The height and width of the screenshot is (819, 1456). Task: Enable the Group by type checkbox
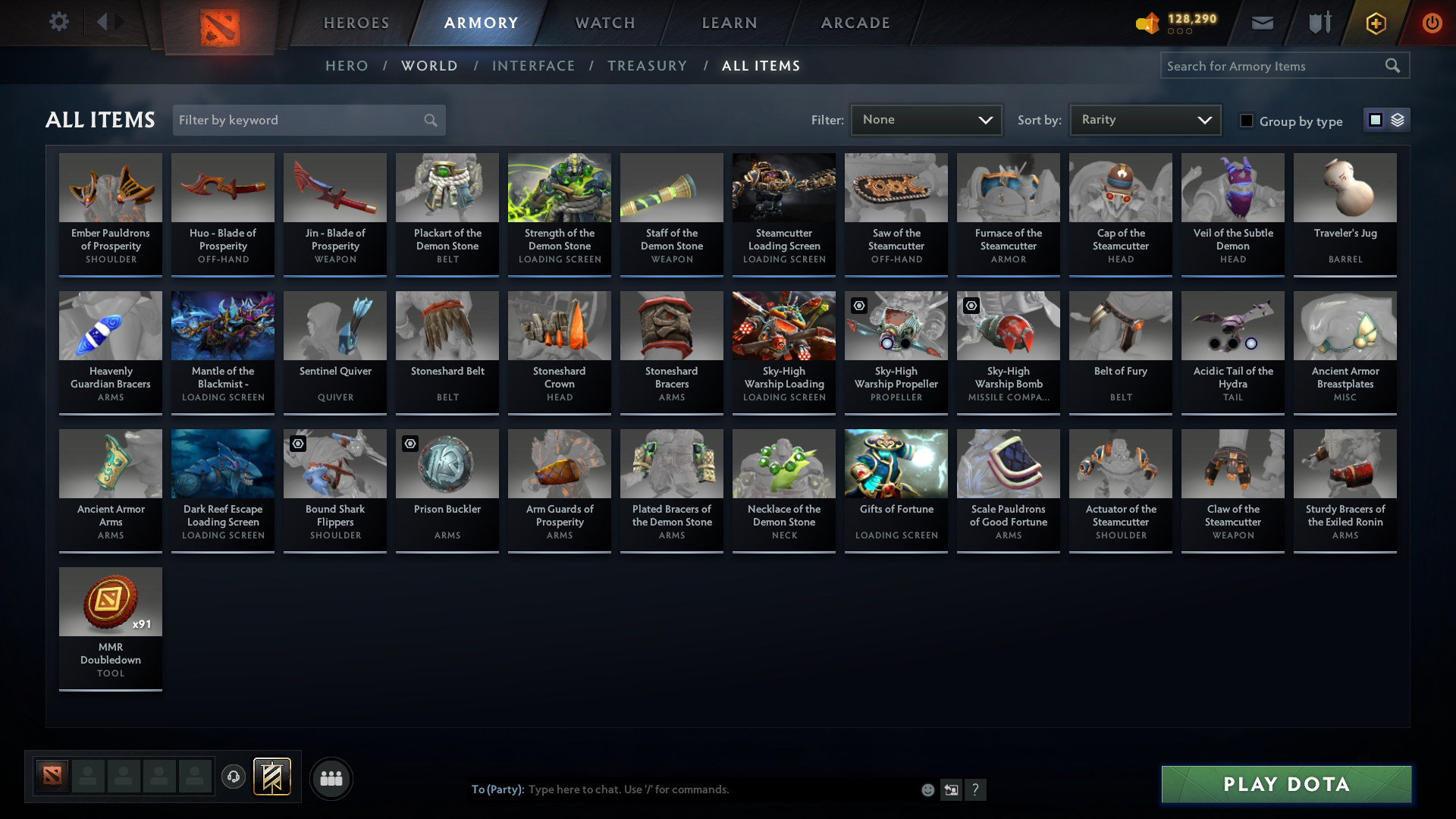[1247, 121]
